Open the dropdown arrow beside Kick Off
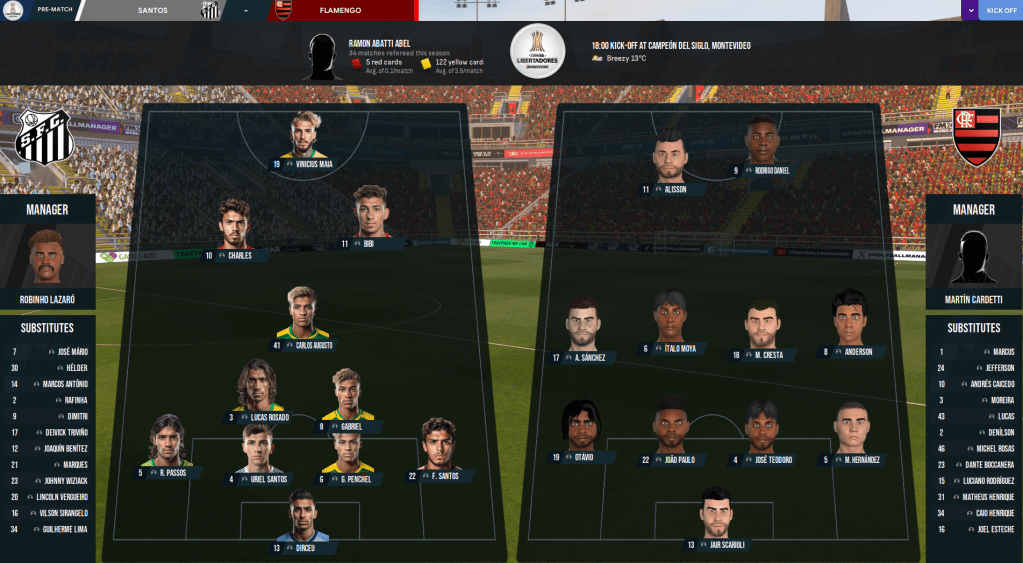This screenshot has width=1023, height=563. [x=970, y=10]
